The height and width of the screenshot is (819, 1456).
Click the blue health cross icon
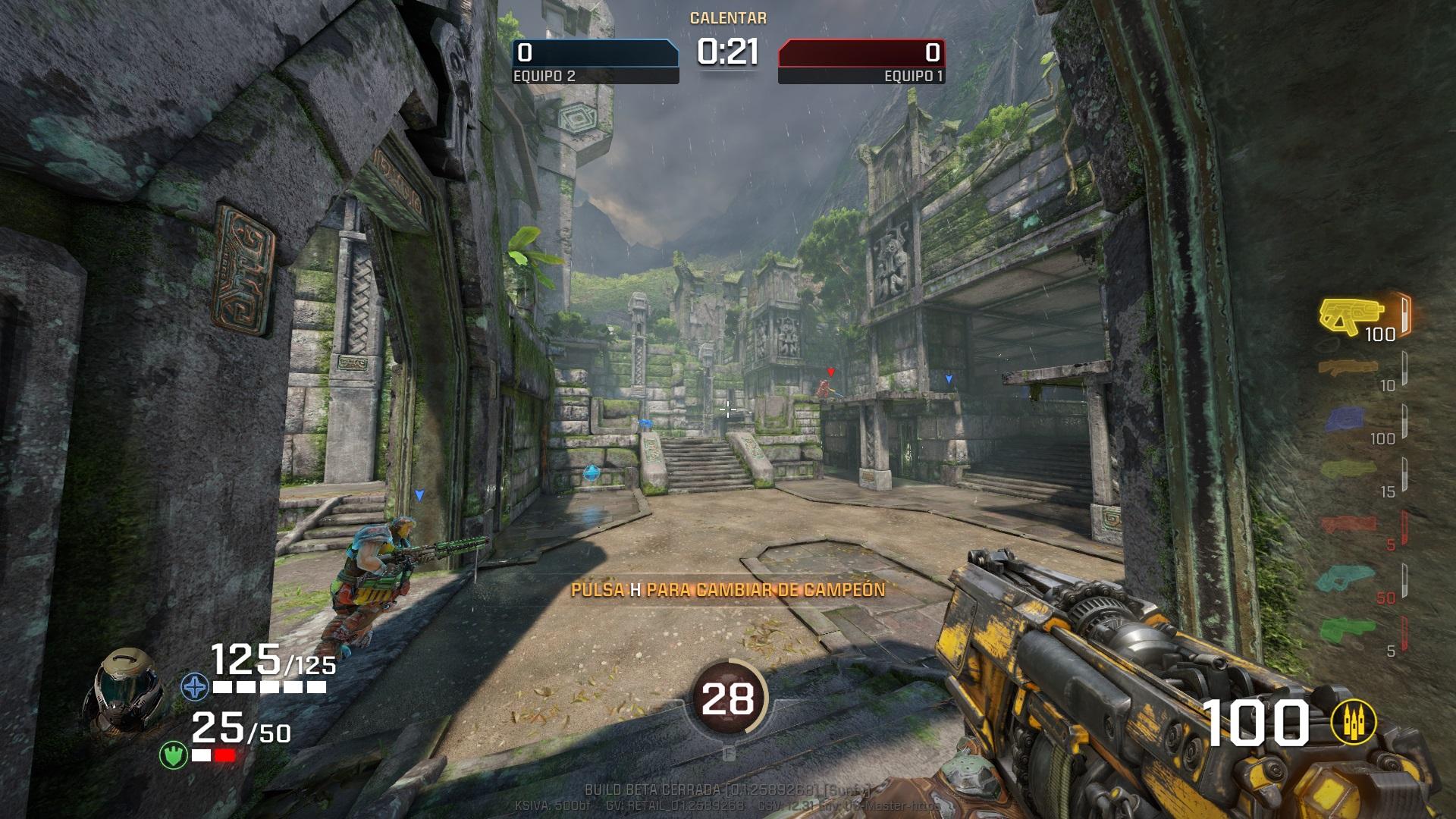(x=195, y=687)
